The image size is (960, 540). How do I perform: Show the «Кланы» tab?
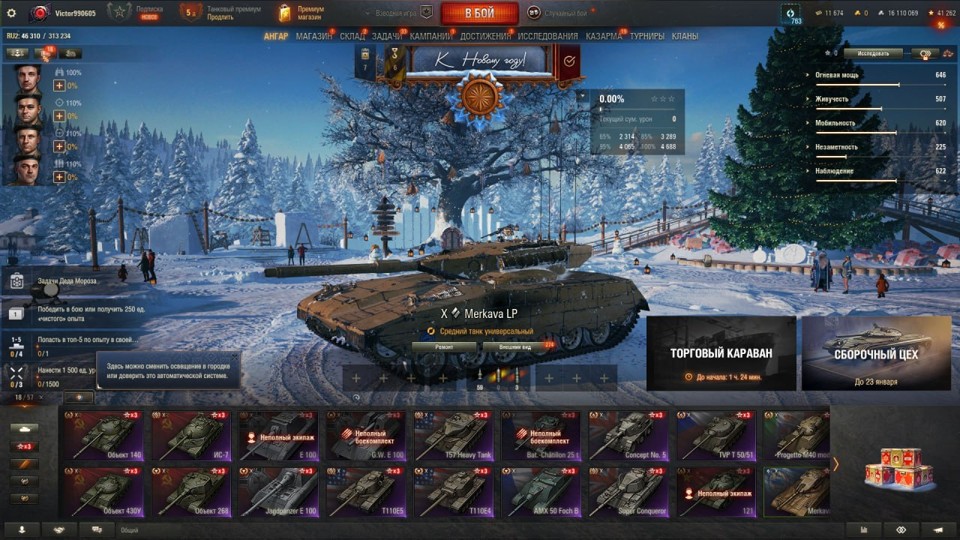tap(685, 36)
